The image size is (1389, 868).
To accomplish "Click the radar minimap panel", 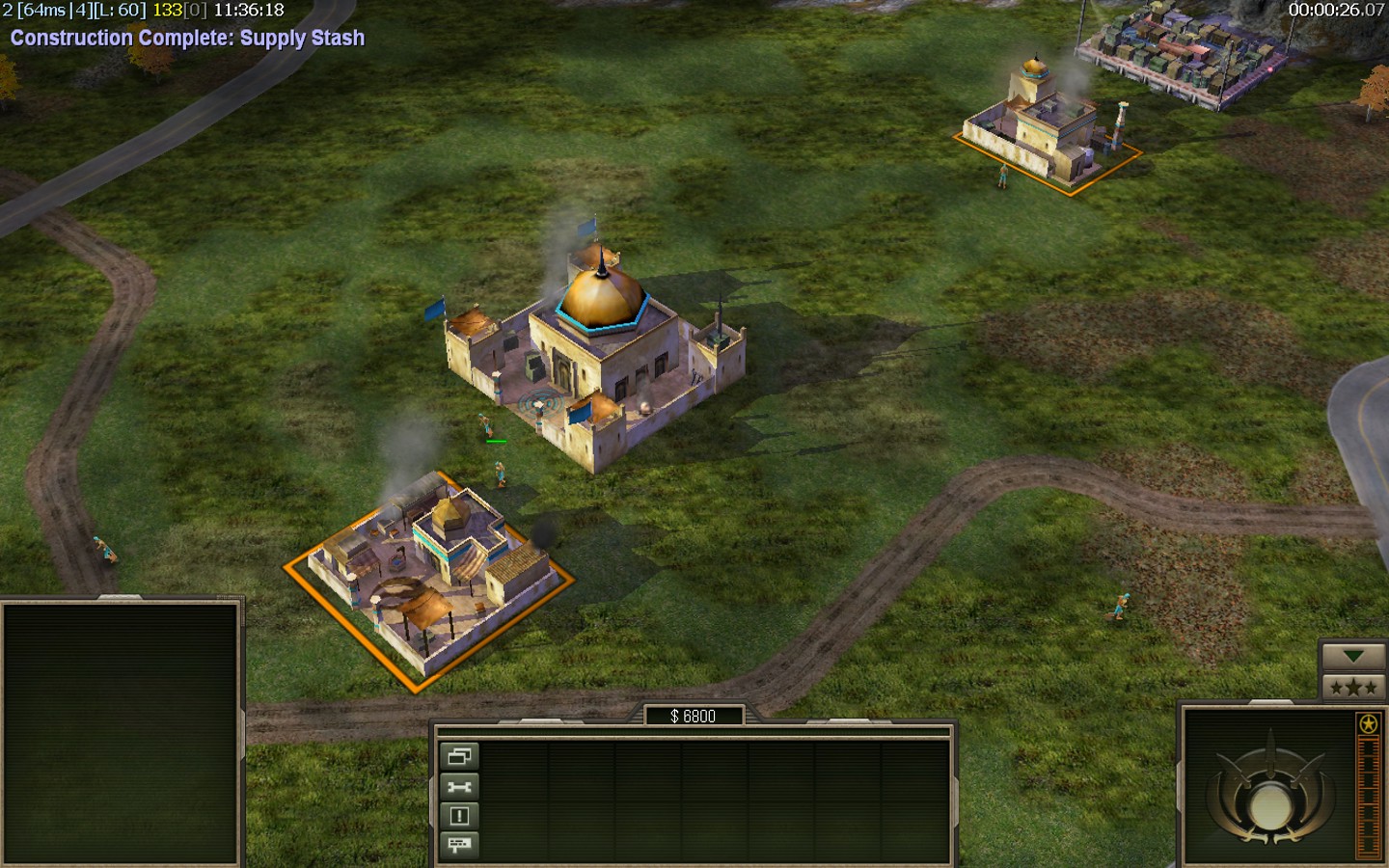I will pyautogui.click(x=121, y=733).
